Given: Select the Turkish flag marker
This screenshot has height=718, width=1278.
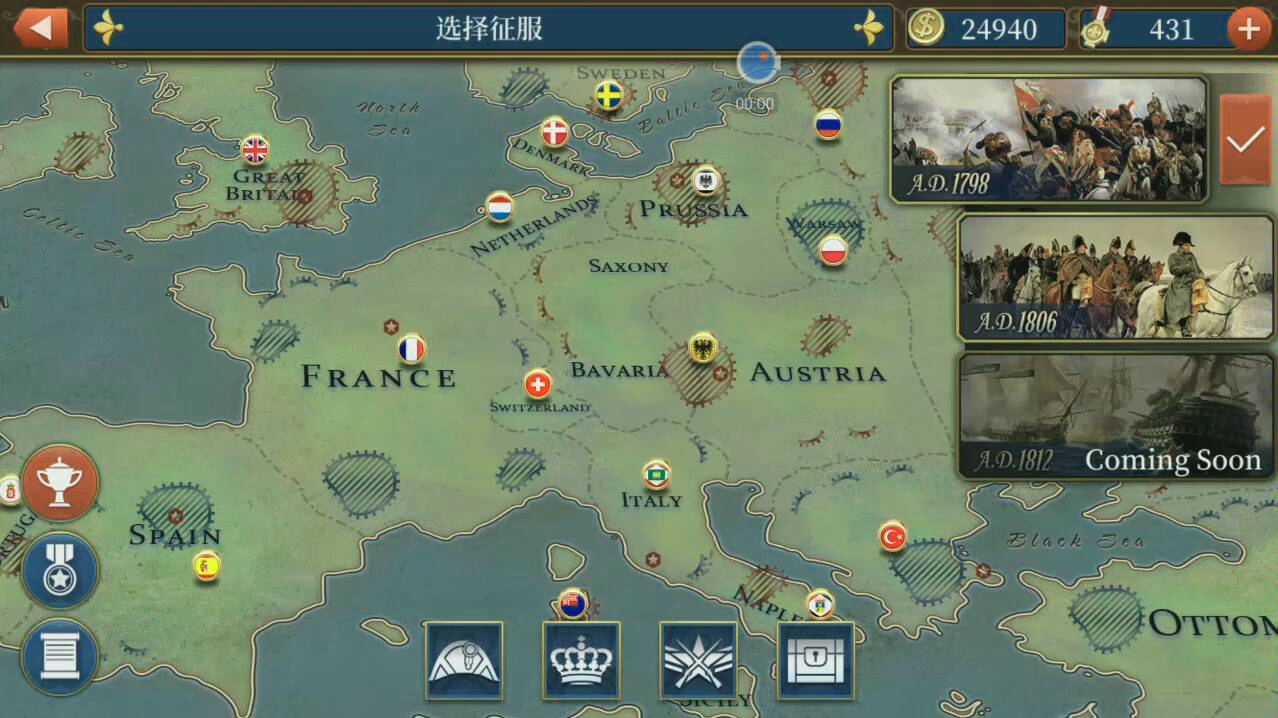Looking at the screenshot, I should point(892,537).
